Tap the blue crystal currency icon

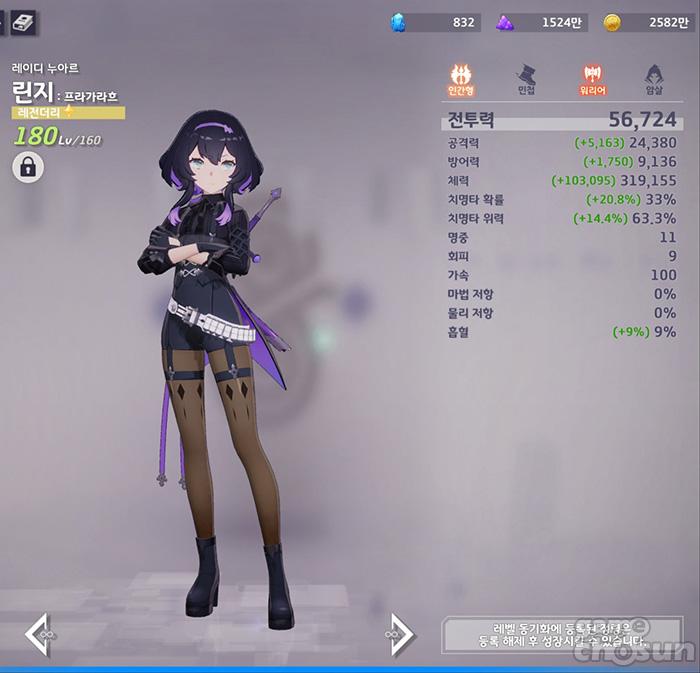click(398, 22)
